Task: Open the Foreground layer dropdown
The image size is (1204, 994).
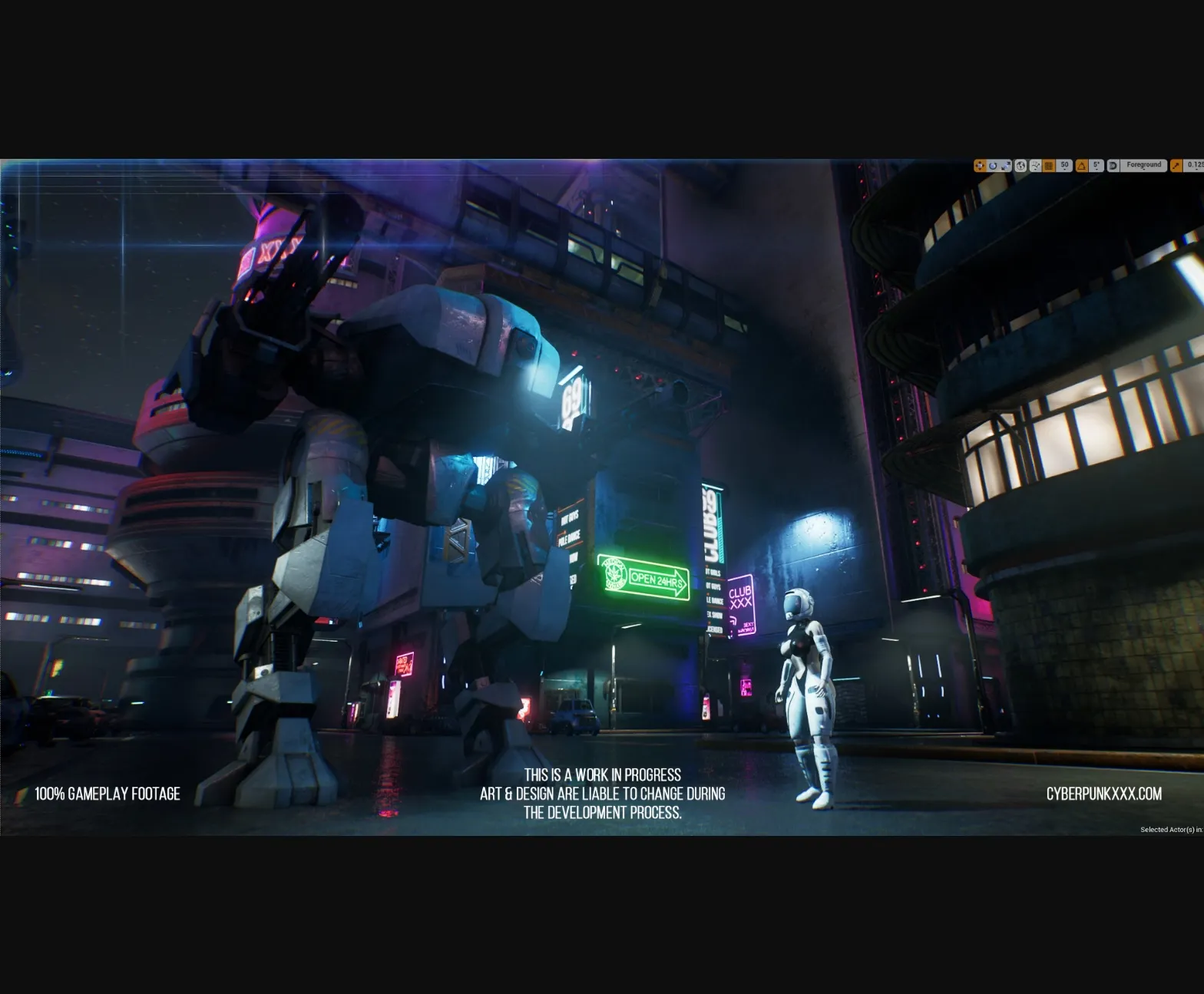Action: (1143, 165)
